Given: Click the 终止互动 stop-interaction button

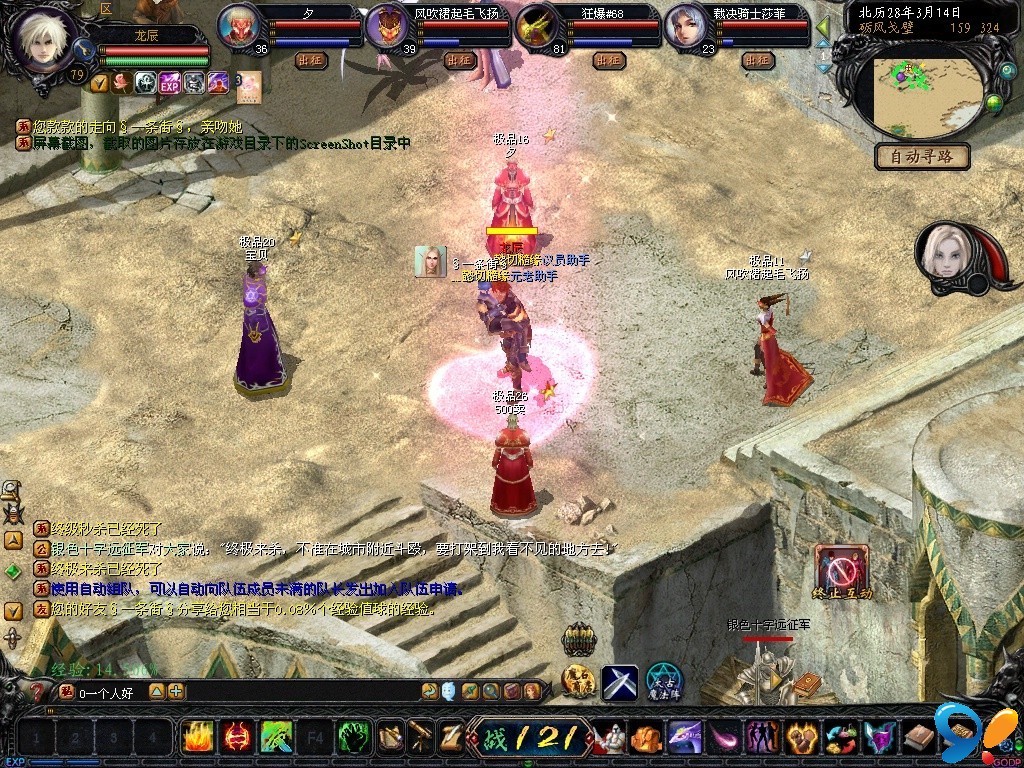Looking at the screenshot, I should click(842, 572).
